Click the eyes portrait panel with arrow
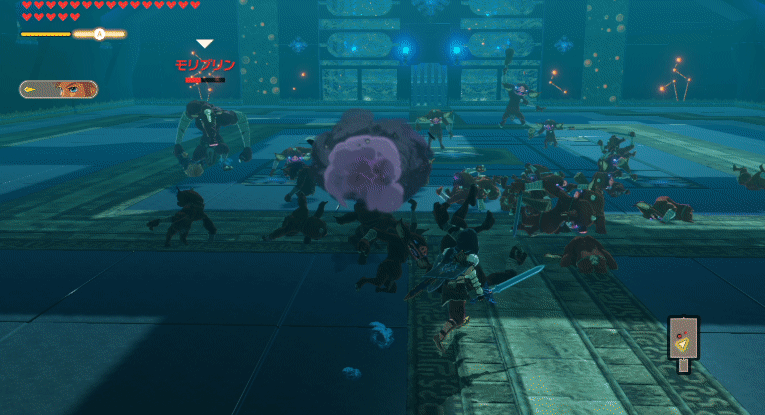Screen dimensions: 765x415 (x=58, y=89)
